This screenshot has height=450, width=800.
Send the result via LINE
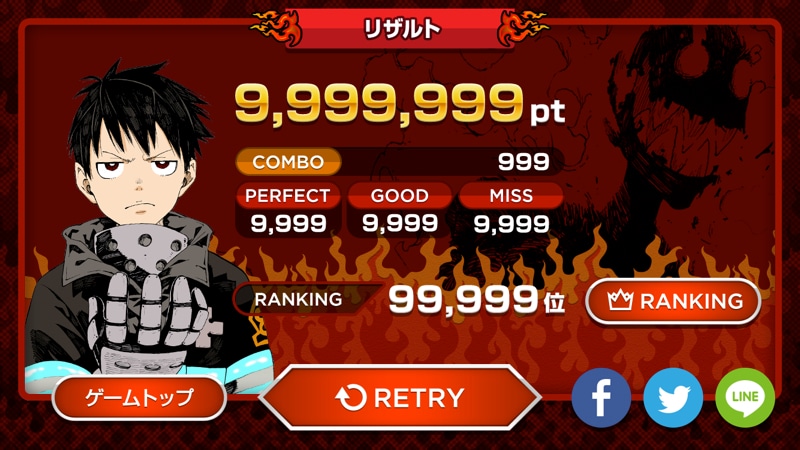tap(745, 398)
